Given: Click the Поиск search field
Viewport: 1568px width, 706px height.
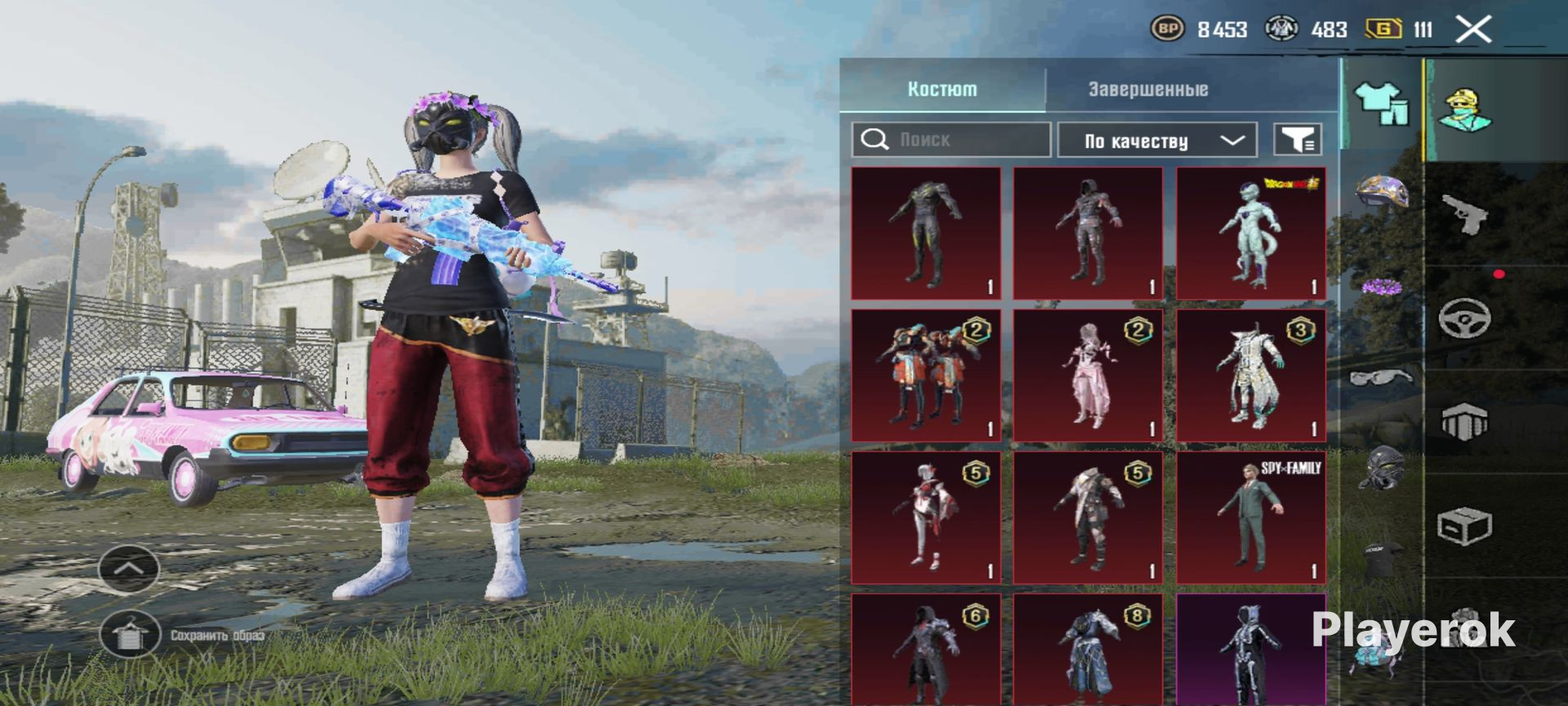Looking at the screenshot, I should click(x=951, y=140).
